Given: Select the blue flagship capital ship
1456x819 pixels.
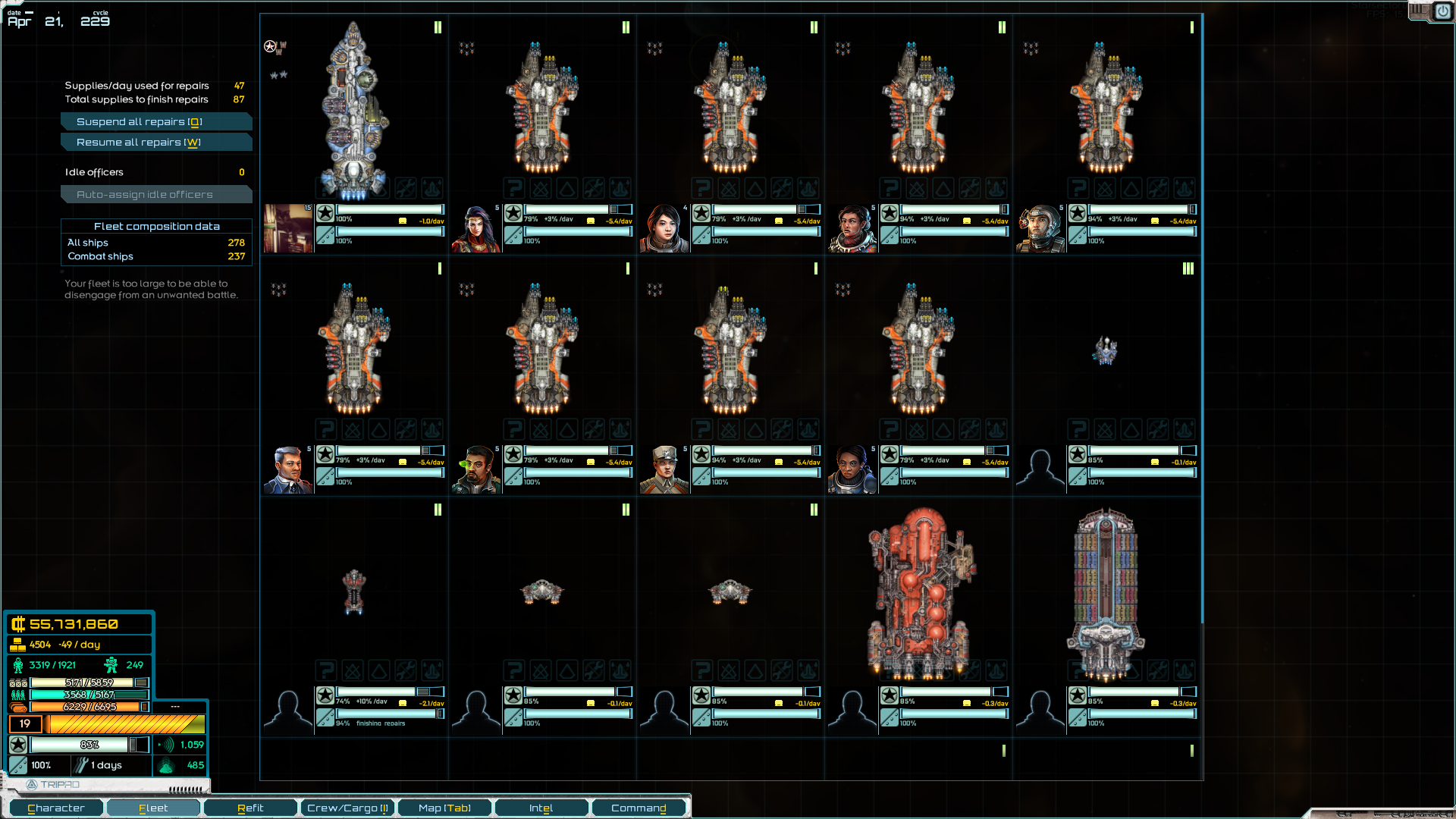Looking at the screenshot, I should pos(353,110).
